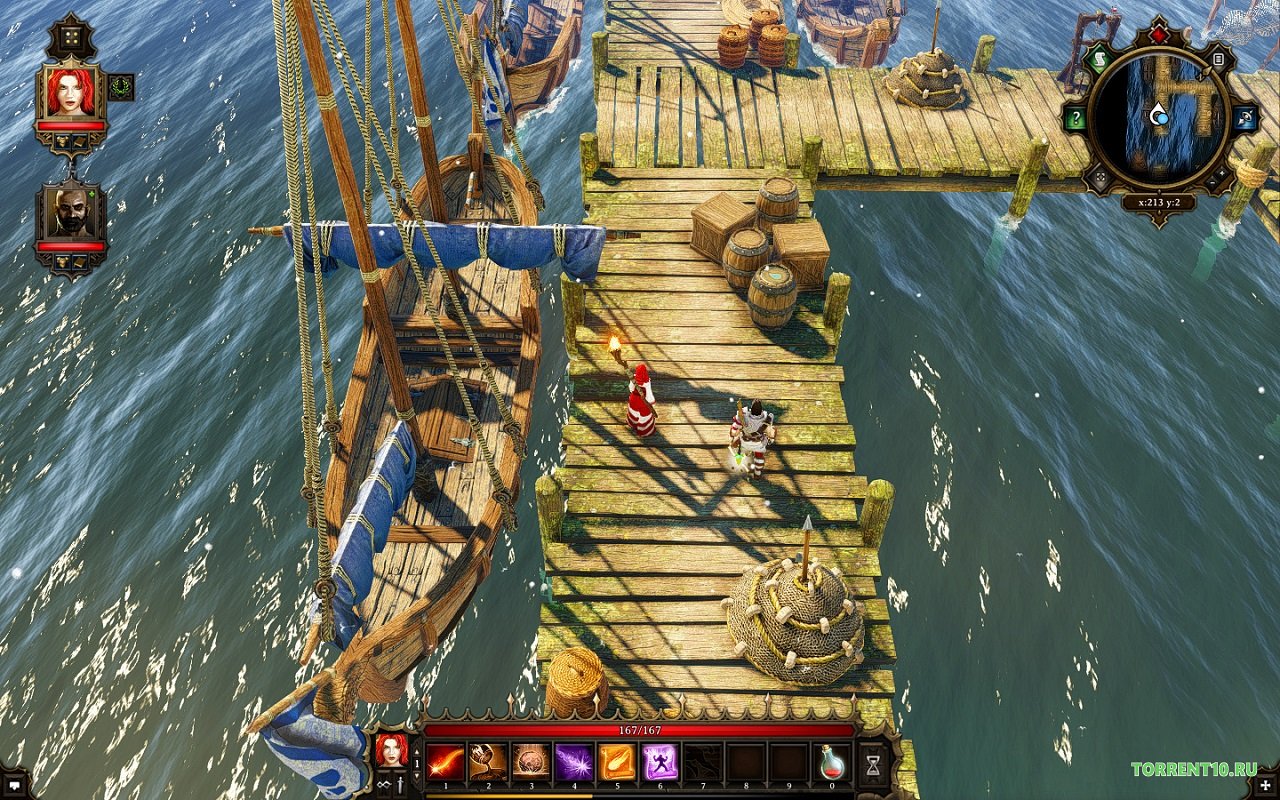The height and width of the screenshot is (800, 1280).
Task: Cast the glowing orb skill in slot 3
Action: tap(530, 762)
